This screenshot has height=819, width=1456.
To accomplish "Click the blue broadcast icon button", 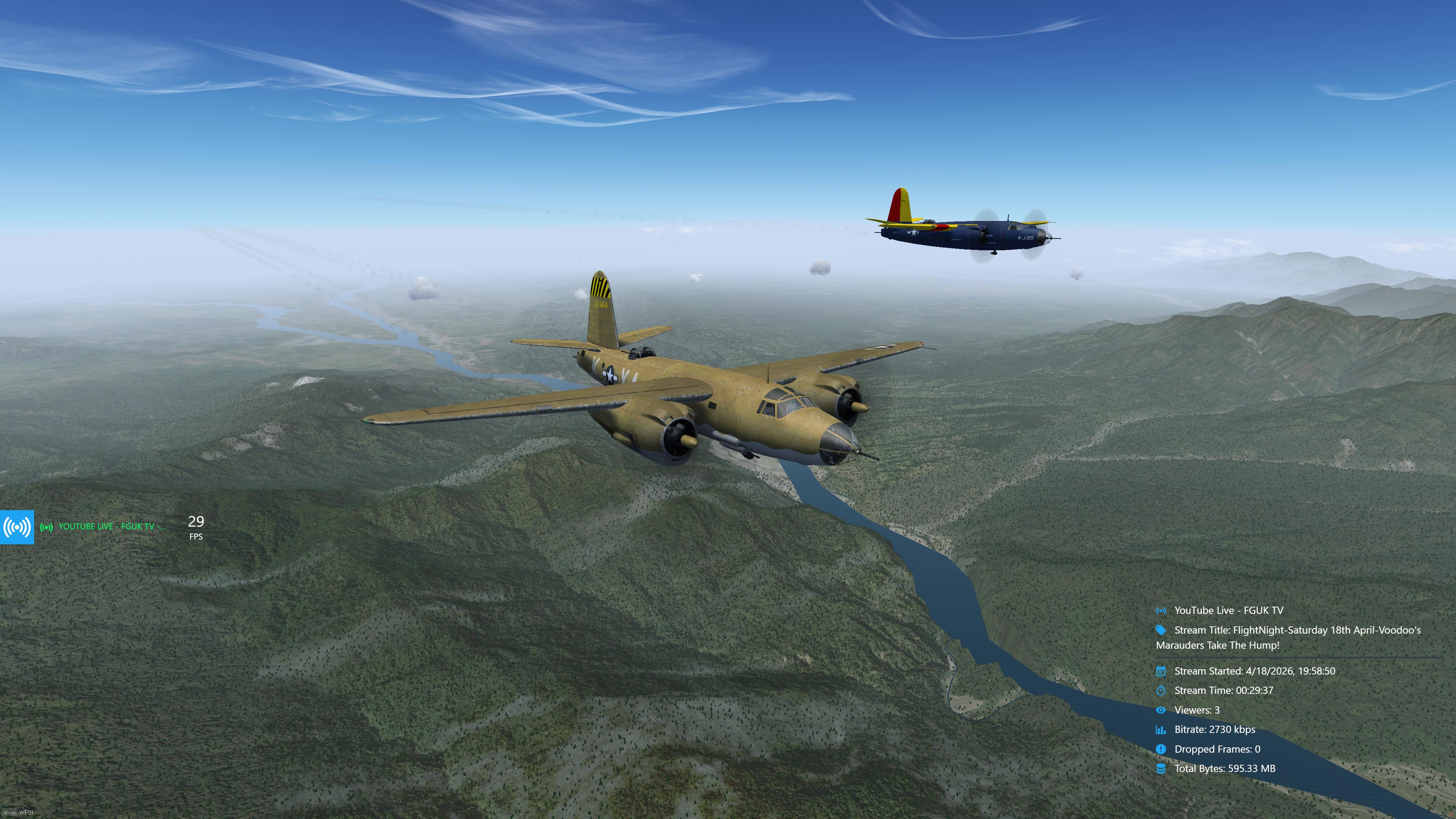I will 17,527.
